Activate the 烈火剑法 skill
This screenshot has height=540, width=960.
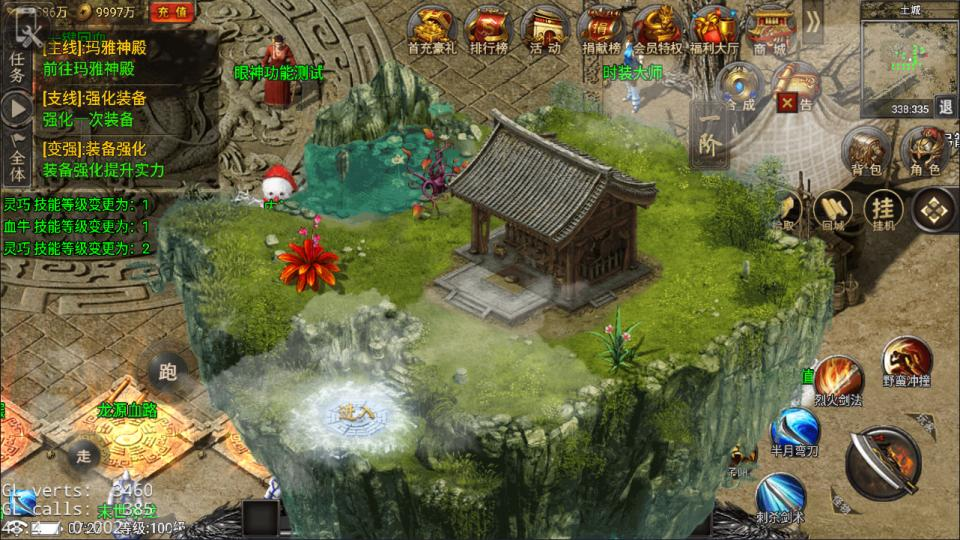tap(837, 381)
